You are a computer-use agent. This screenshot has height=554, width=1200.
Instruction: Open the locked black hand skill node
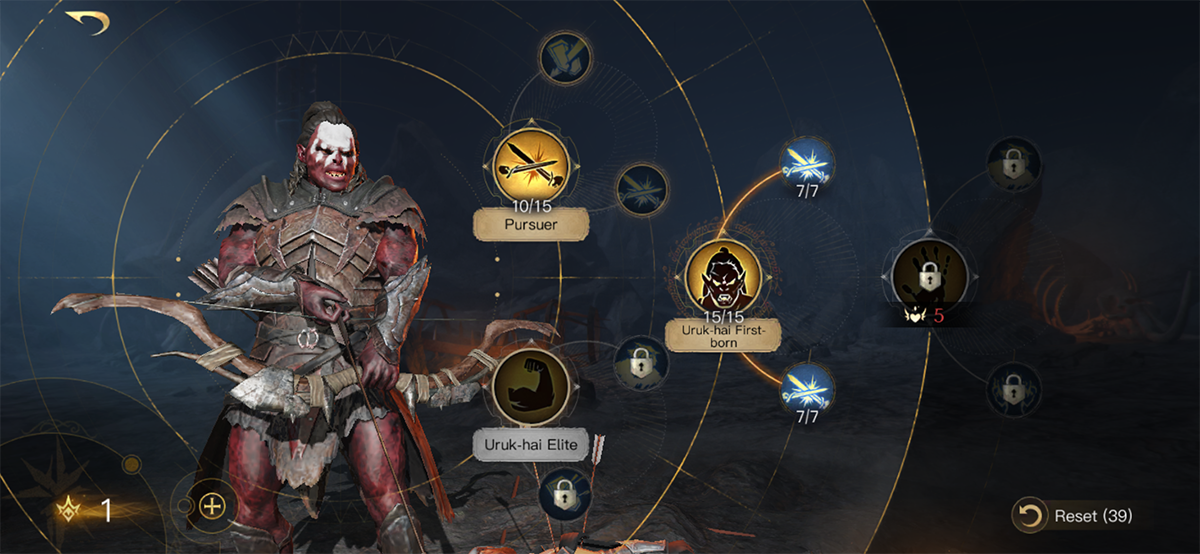[930, 273]
